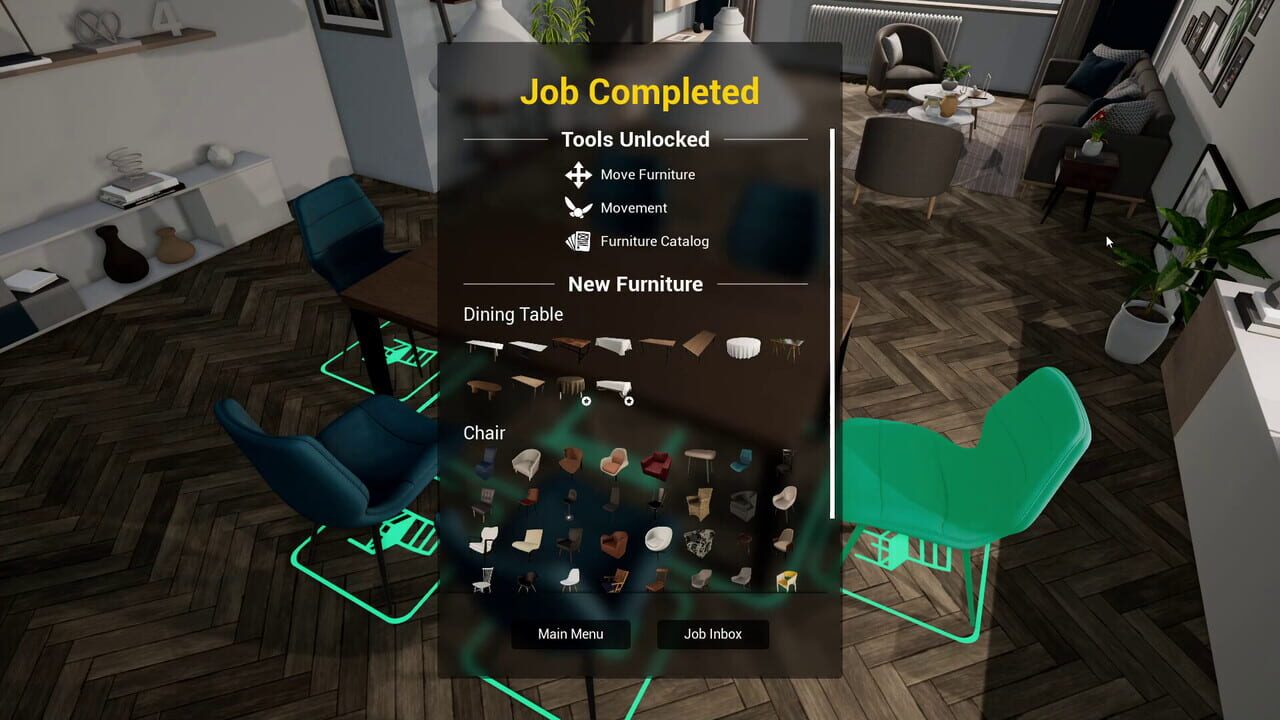The image size is (1280, 720).
Task: Open the Job Inbox
Action: coord(712,634)
